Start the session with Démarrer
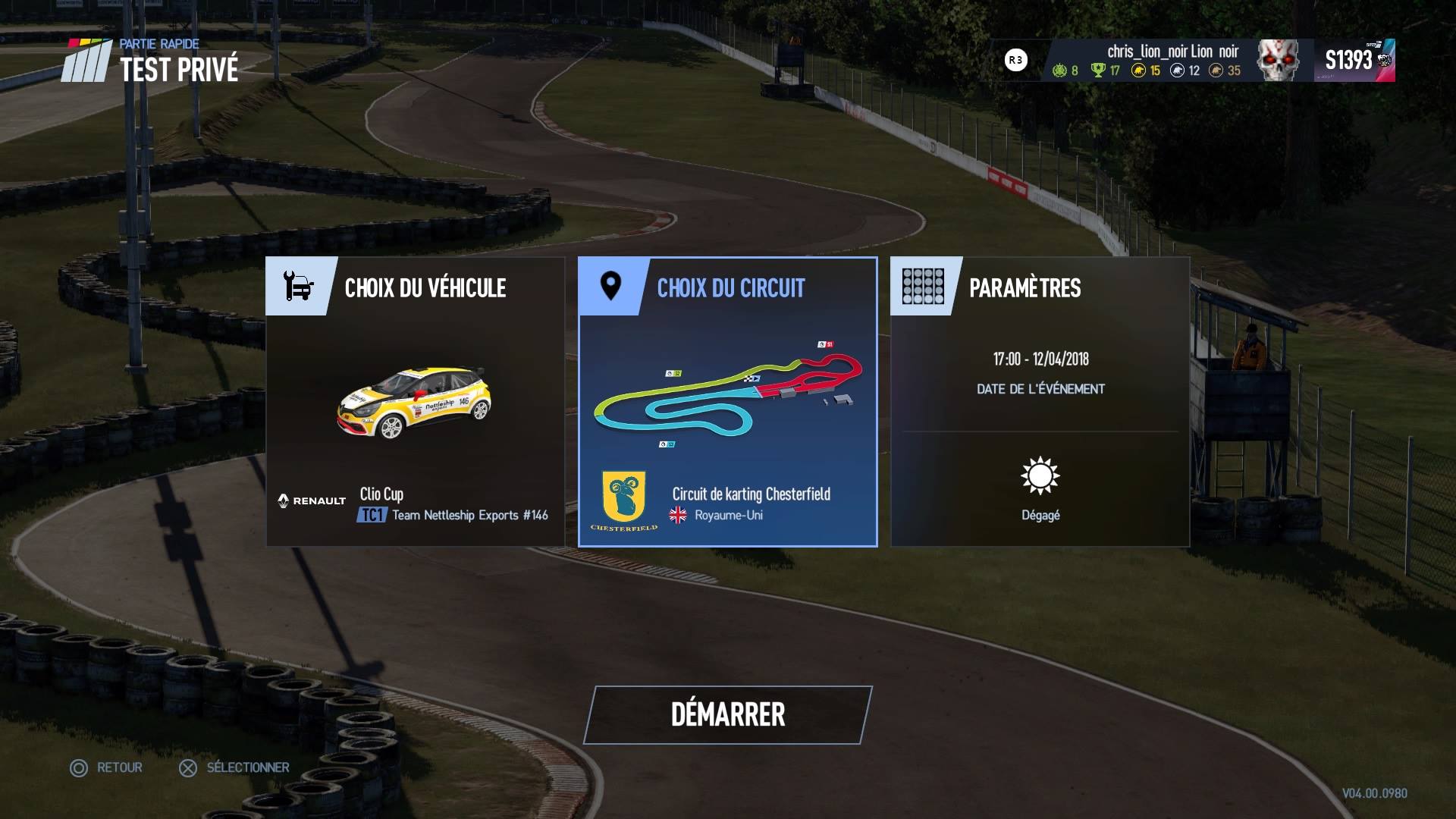Viewport: 1456px width, 819px height. click(728, 714)
